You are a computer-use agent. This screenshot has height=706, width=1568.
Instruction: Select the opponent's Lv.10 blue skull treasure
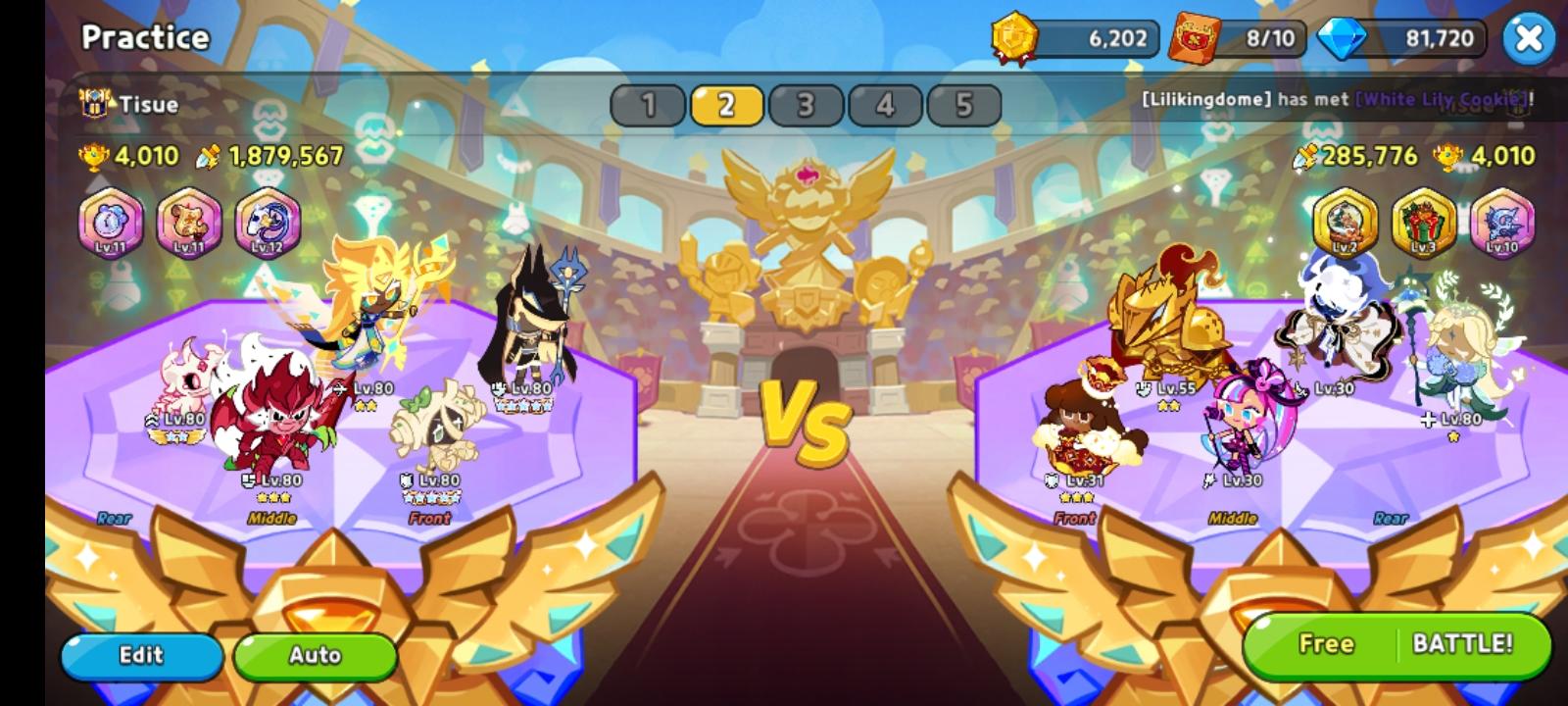pyautogui.click(x=1499, y=224)
